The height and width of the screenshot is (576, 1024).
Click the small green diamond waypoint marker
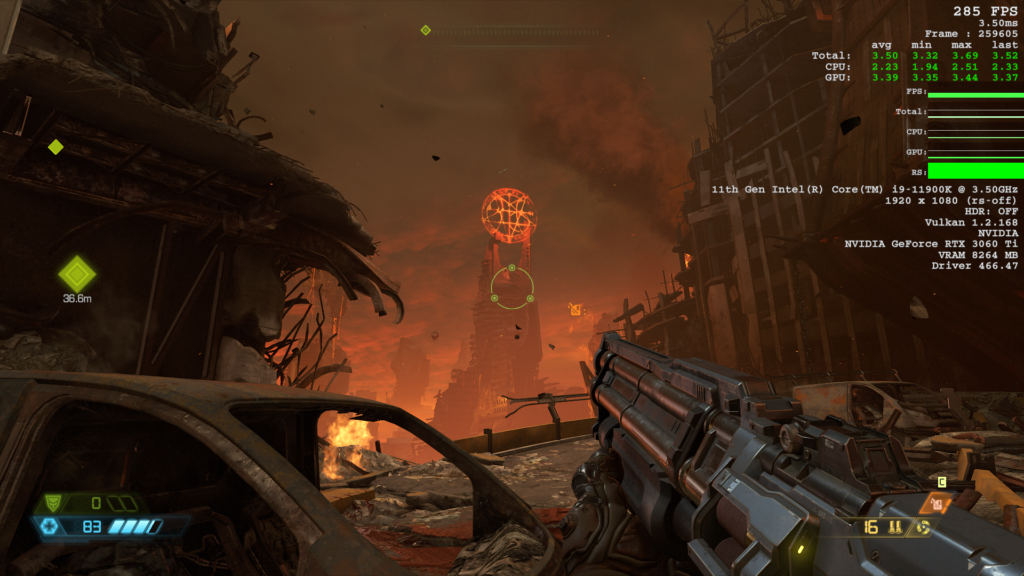pyautogui.click(x=56, y=147)
